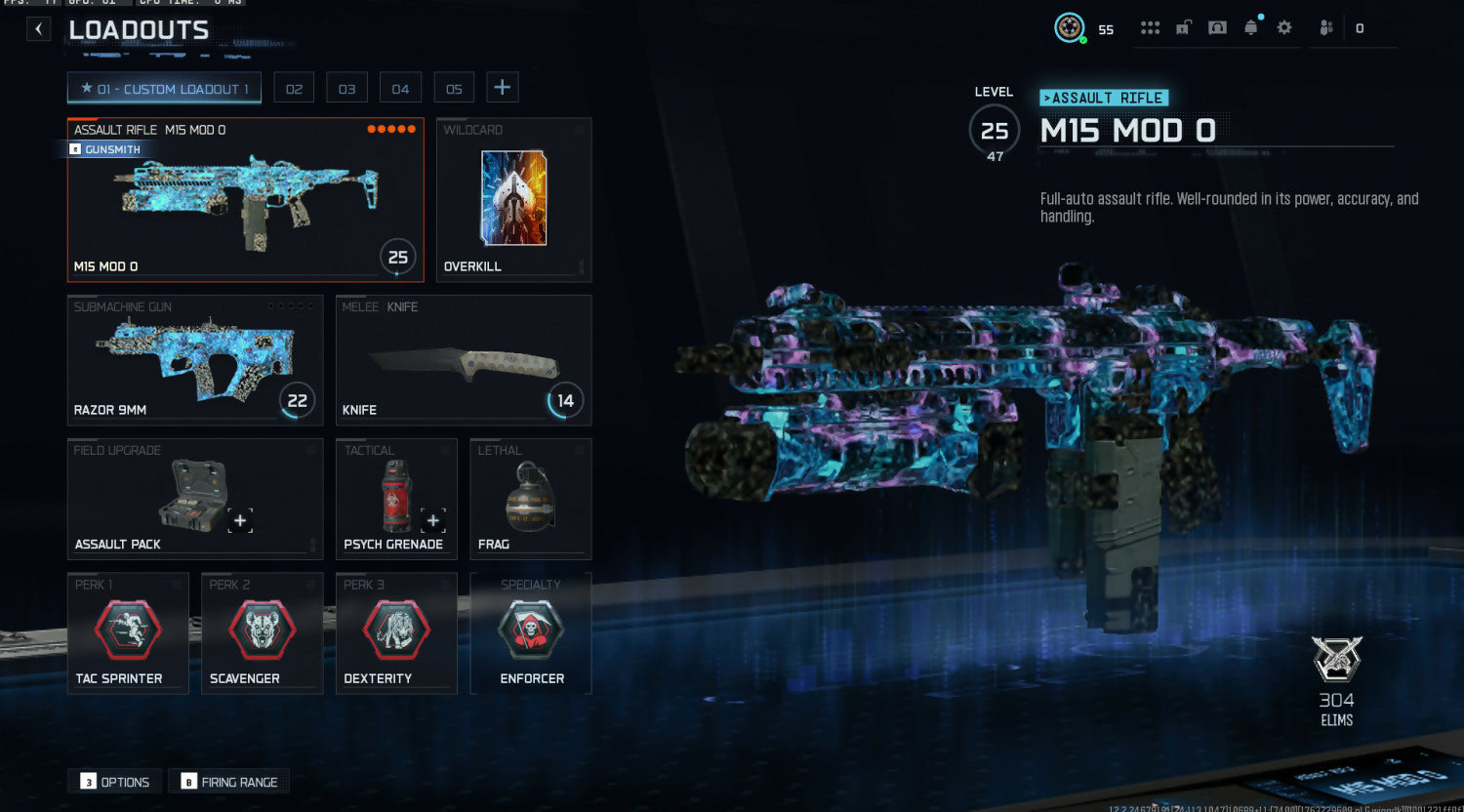This screenshot has width=1464, height=812.
Task: Open settings via the gear icon
Action: coord(1284,28)
